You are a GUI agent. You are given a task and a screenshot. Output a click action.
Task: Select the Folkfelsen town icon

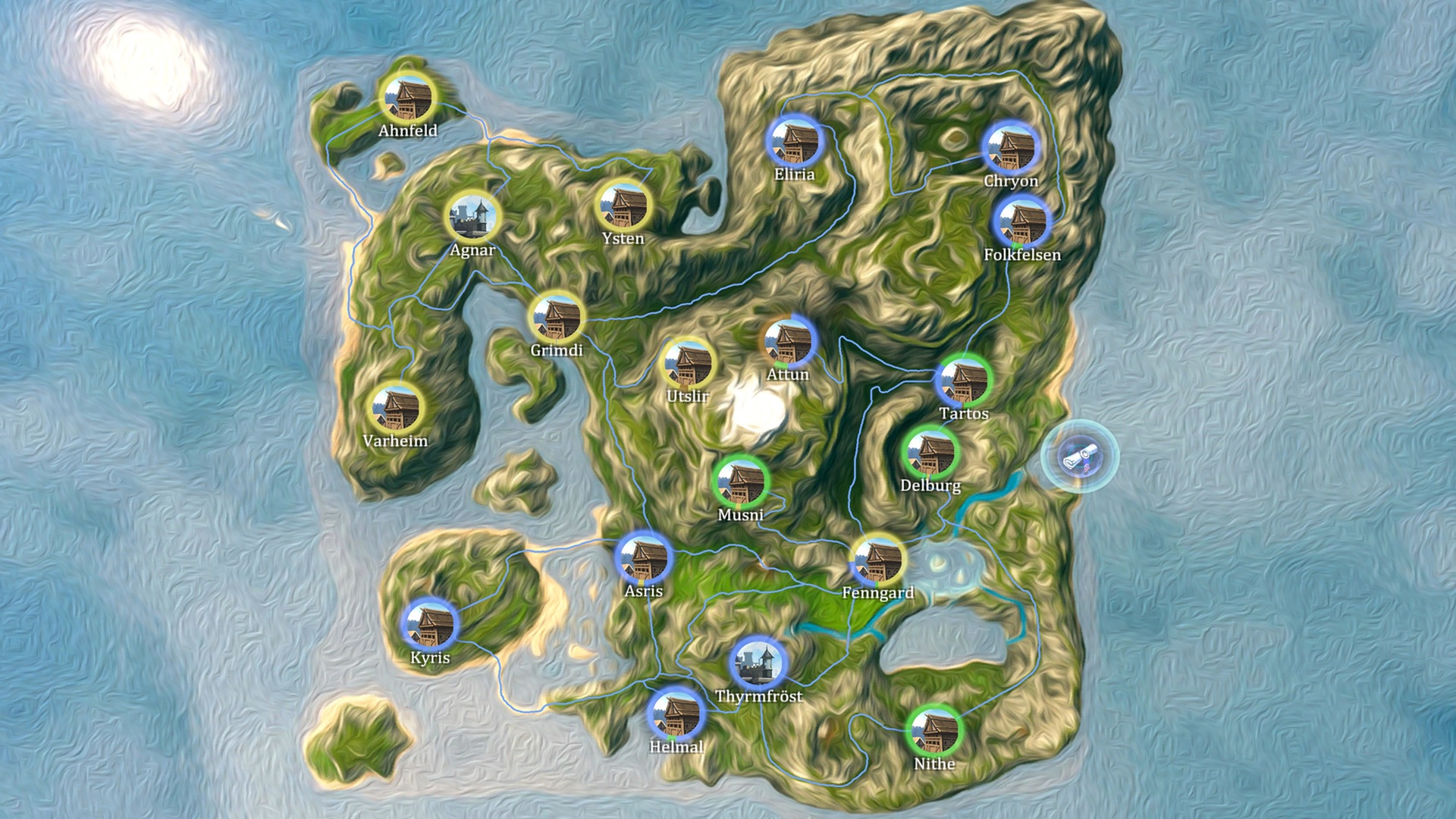coord(1021,221)
